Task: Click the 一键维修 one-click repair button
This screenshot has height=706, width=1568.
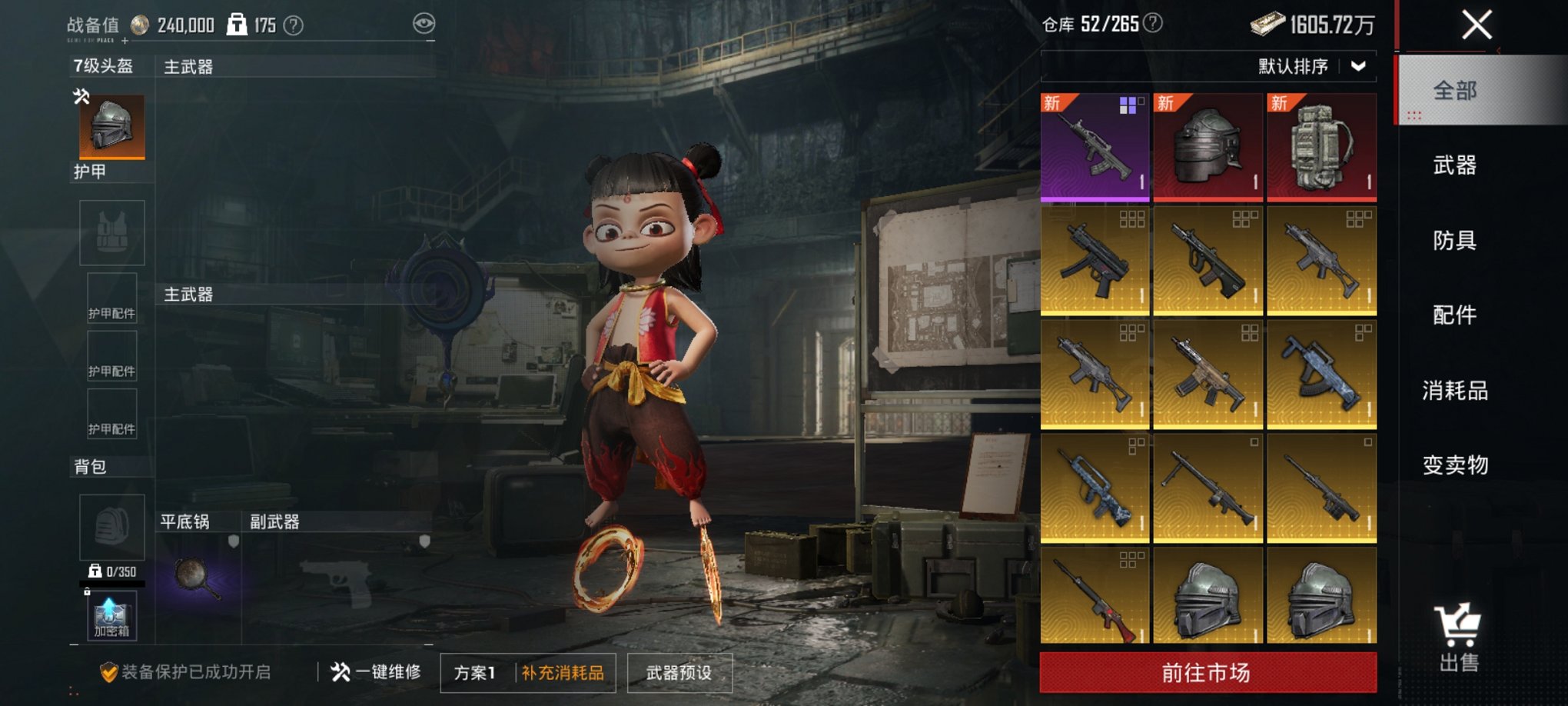Action: pos(377,672)
